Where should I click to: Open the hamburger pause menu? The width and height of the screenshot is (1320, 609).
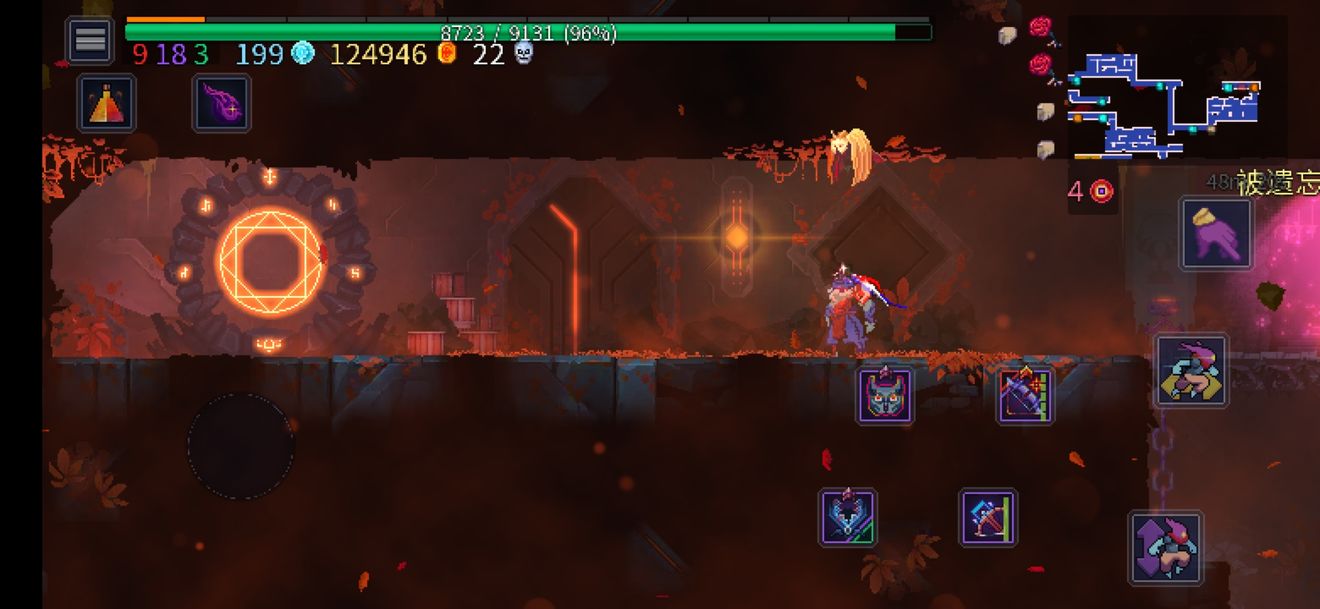coord(90,40)
